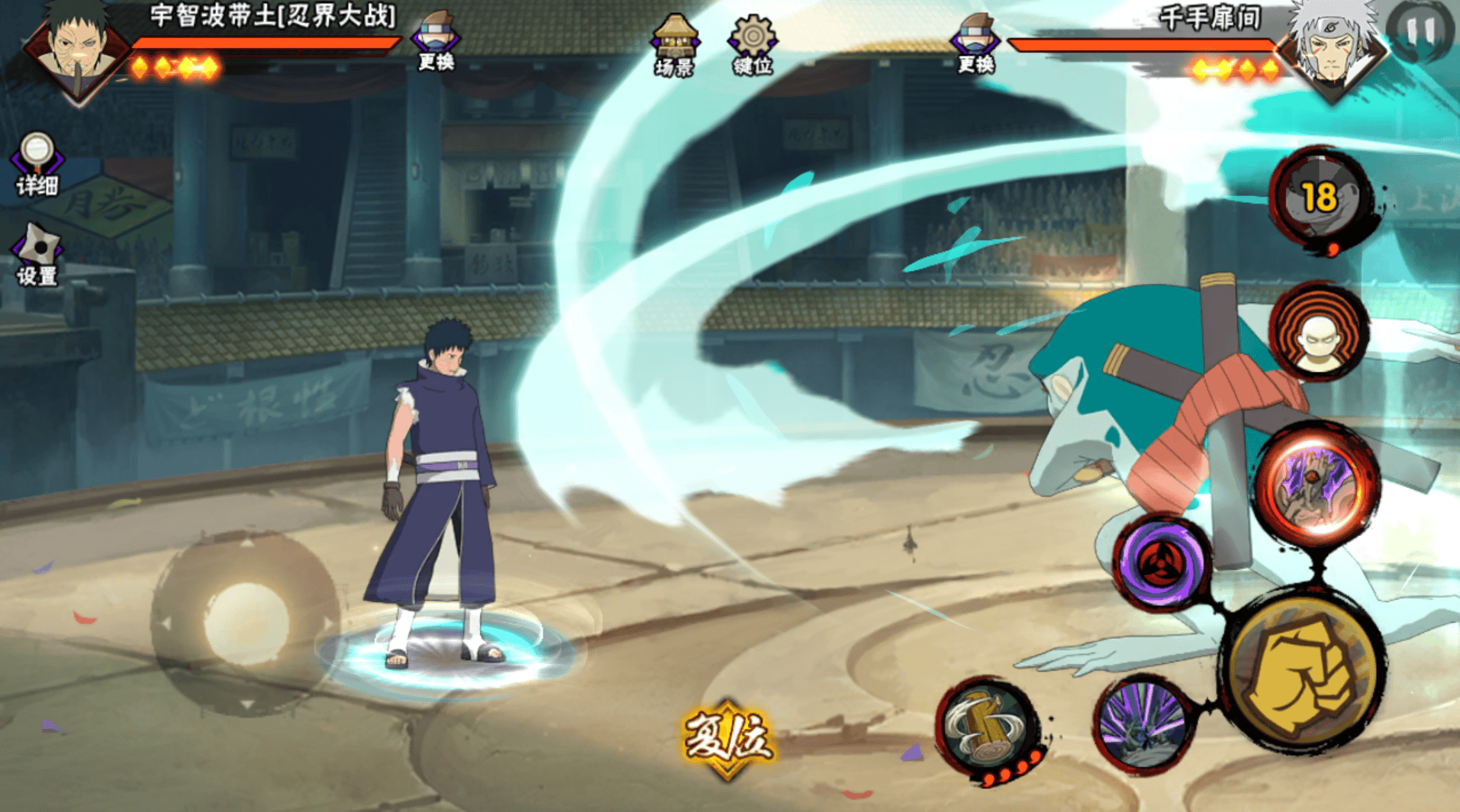The image size is (1460, 812).
Task: Activate the purple lightning skill
Action: pos(1143,725)
